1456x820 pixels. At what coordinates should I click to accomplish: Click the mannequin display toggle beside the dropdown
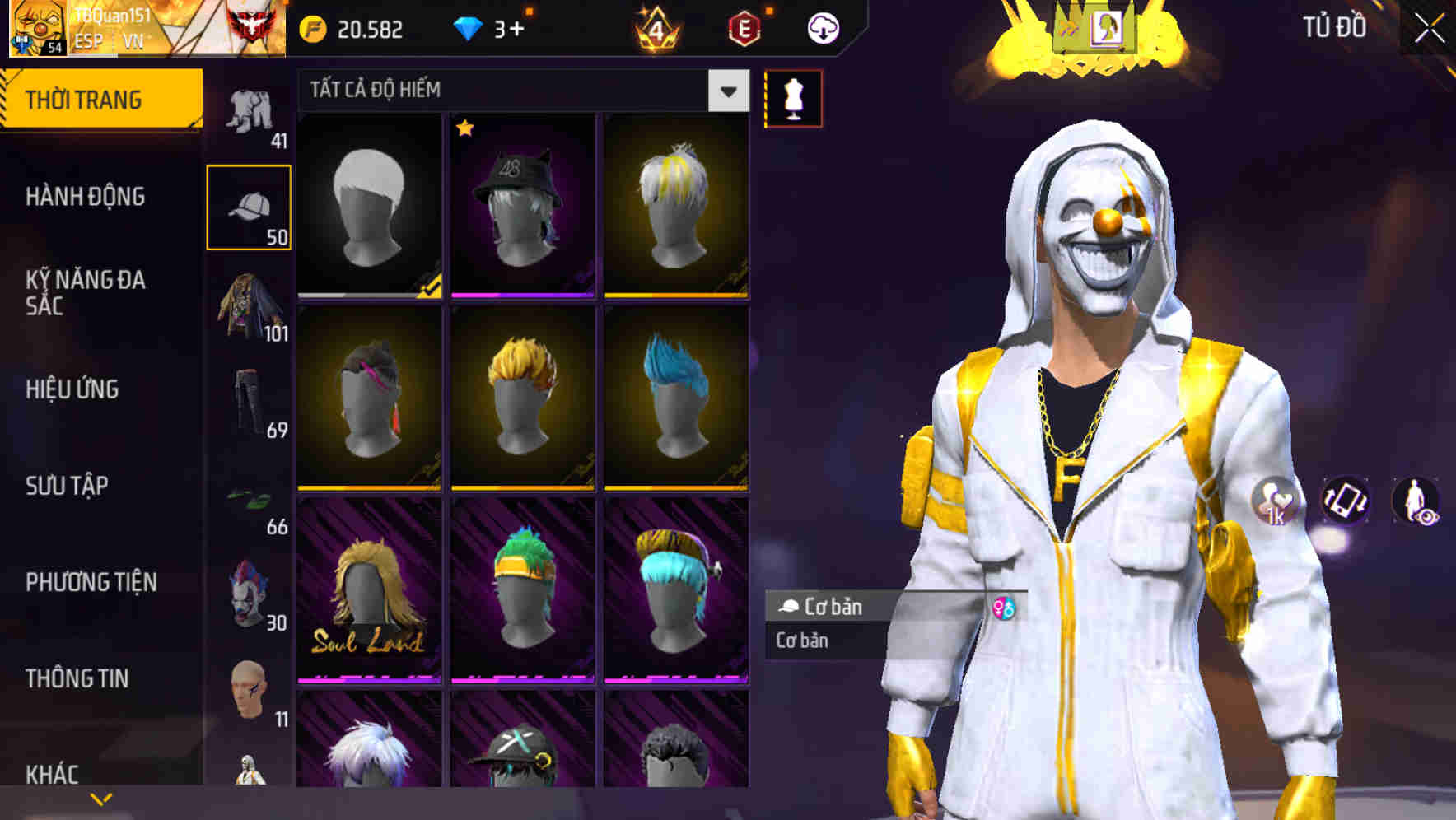tap(793, 98)
